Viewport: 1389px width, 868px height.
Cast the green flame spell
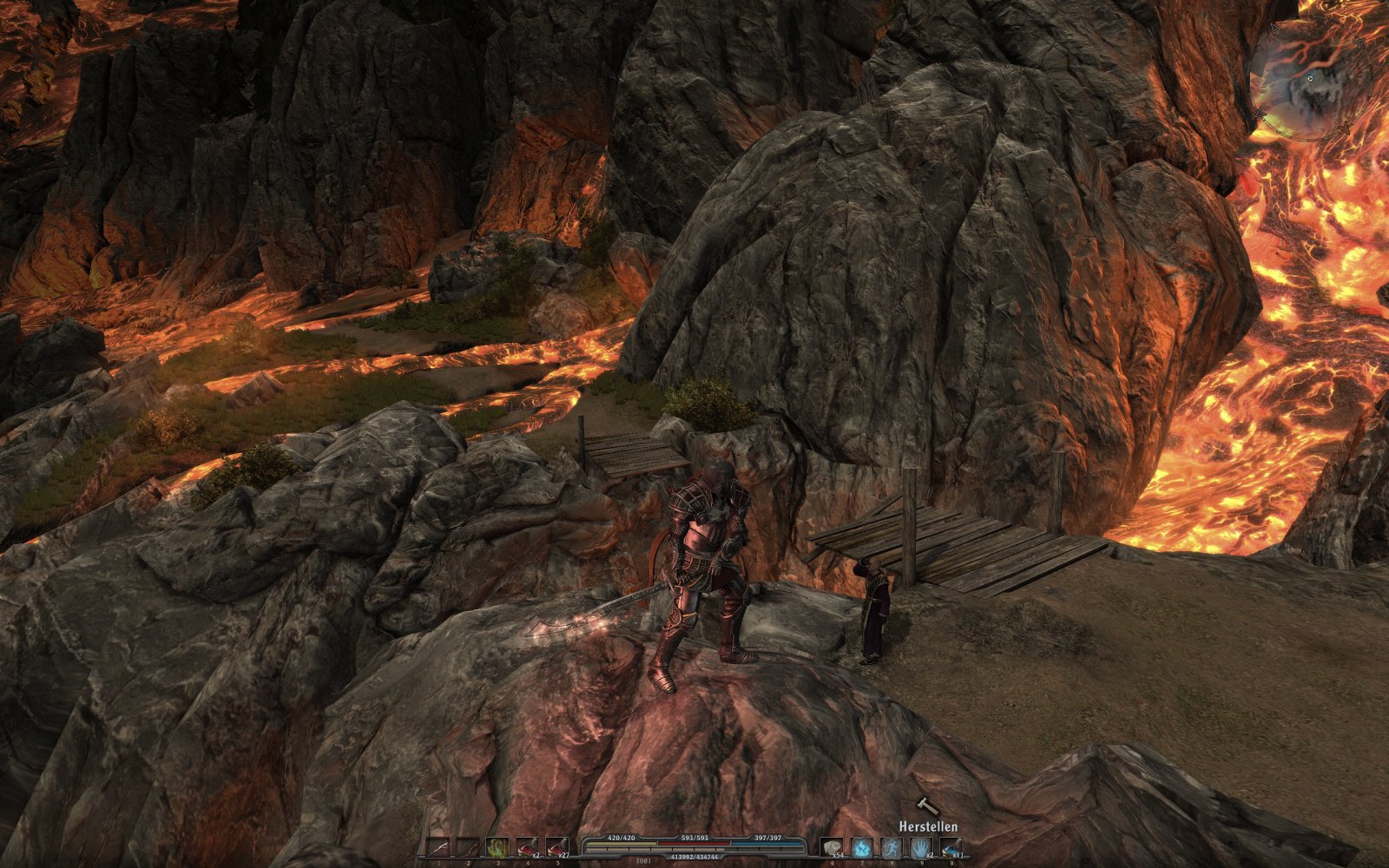[x=498, y=847]
